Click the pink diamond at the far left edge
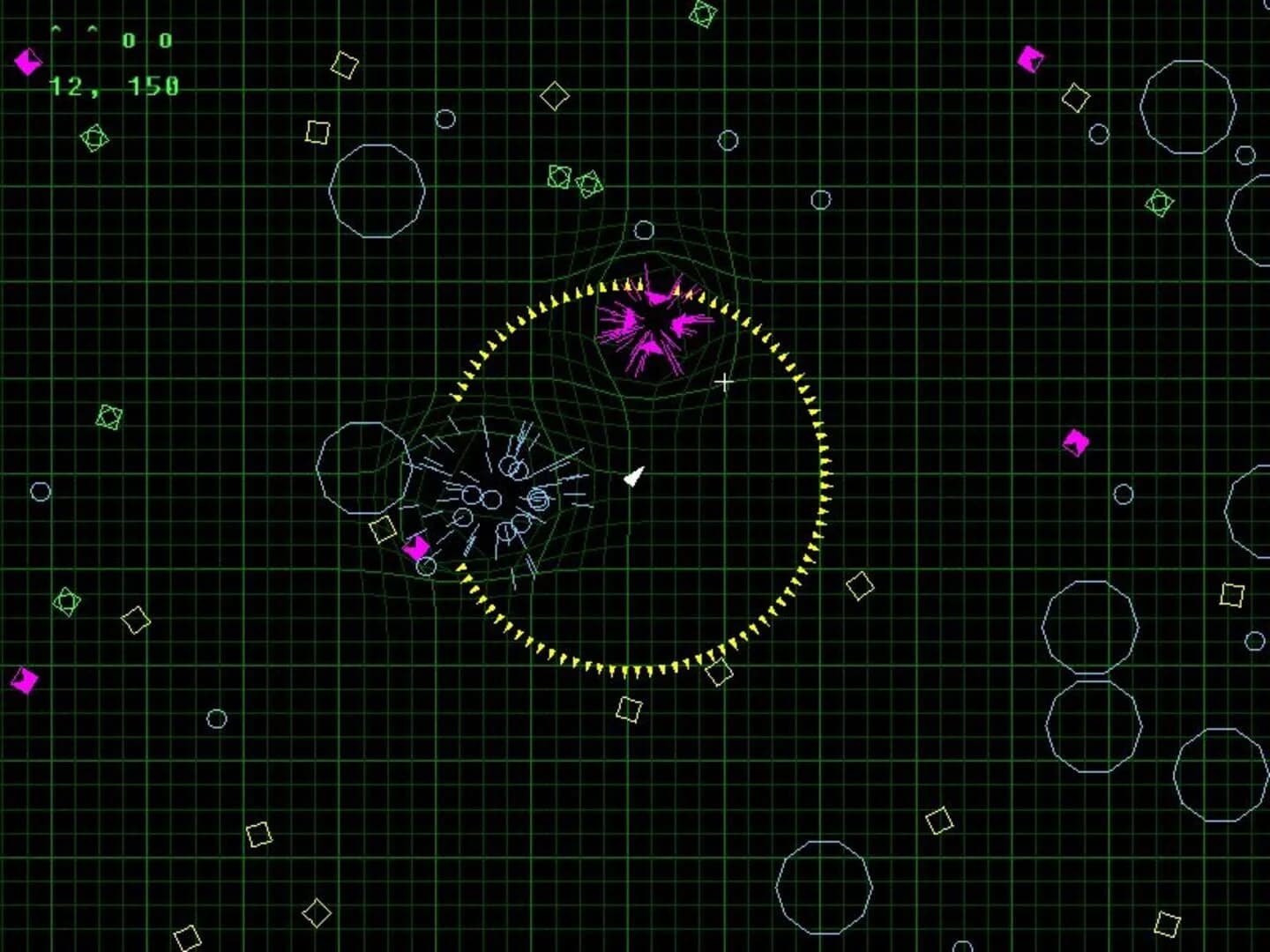Image resolution: width=1270 pixels, height=952 pixels. point(24,681)
